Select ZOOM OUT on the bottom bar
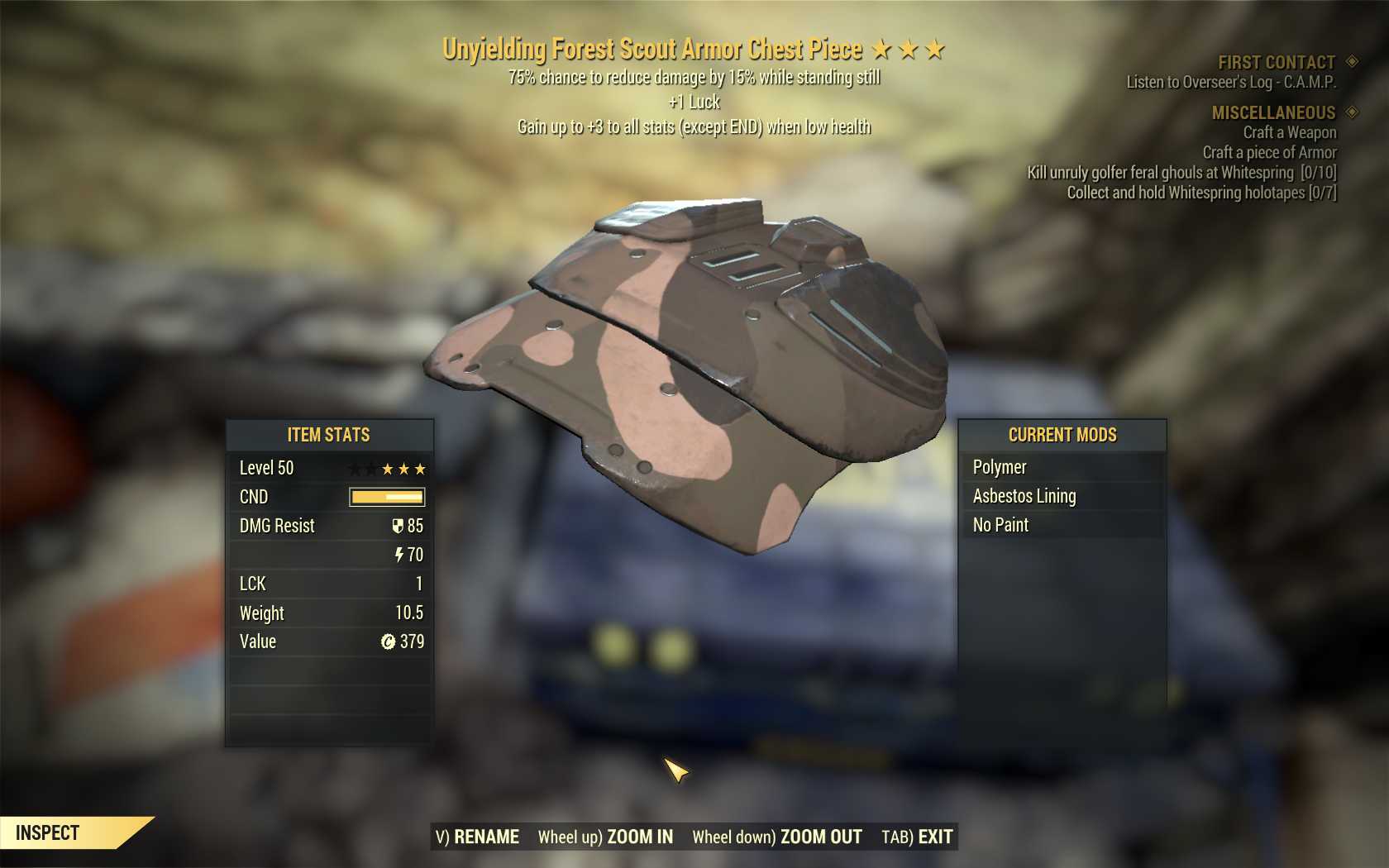 [x=777, y=837]
